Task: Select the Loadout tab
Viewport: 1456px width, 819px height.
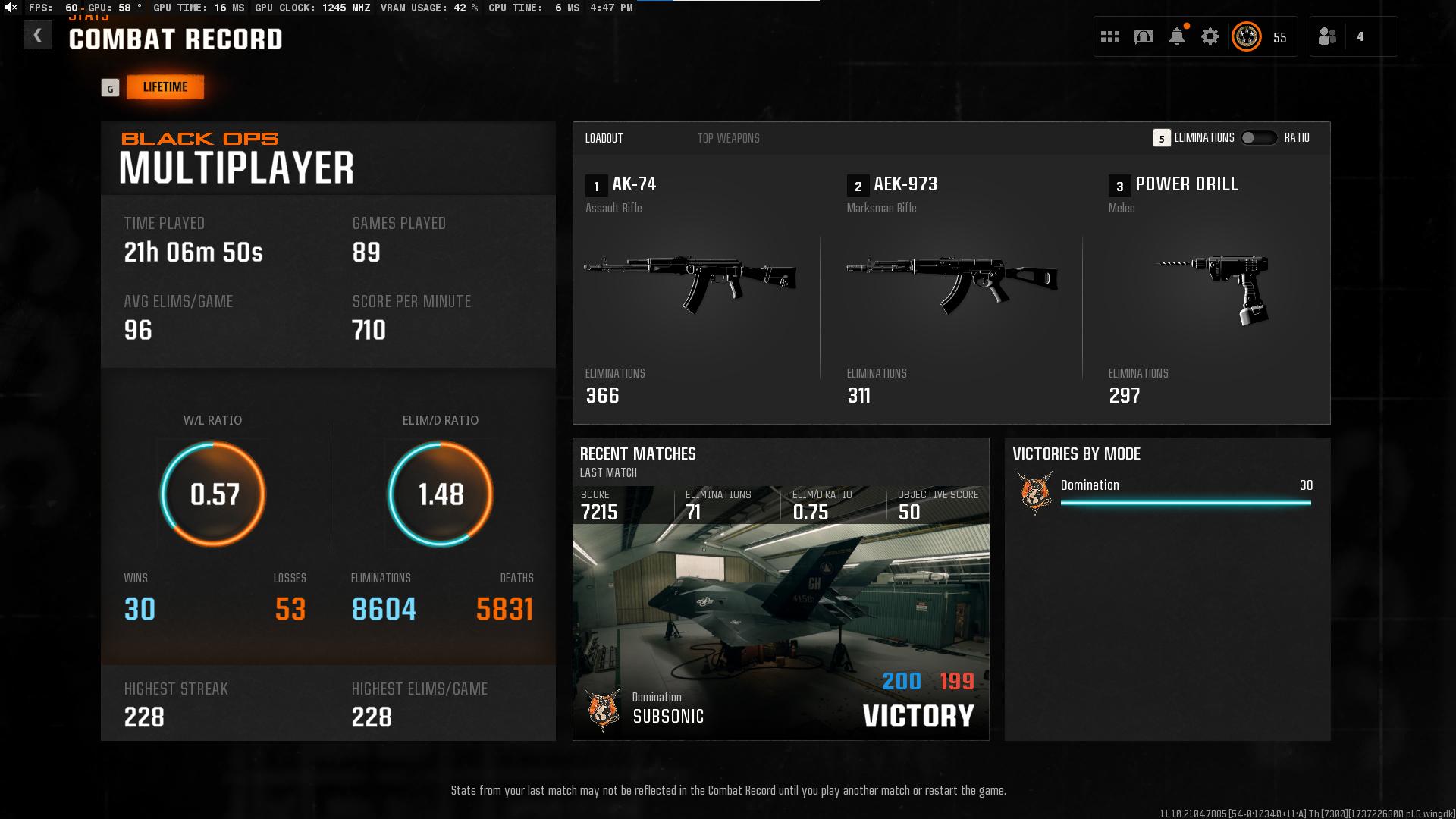Action: point(604,138)
